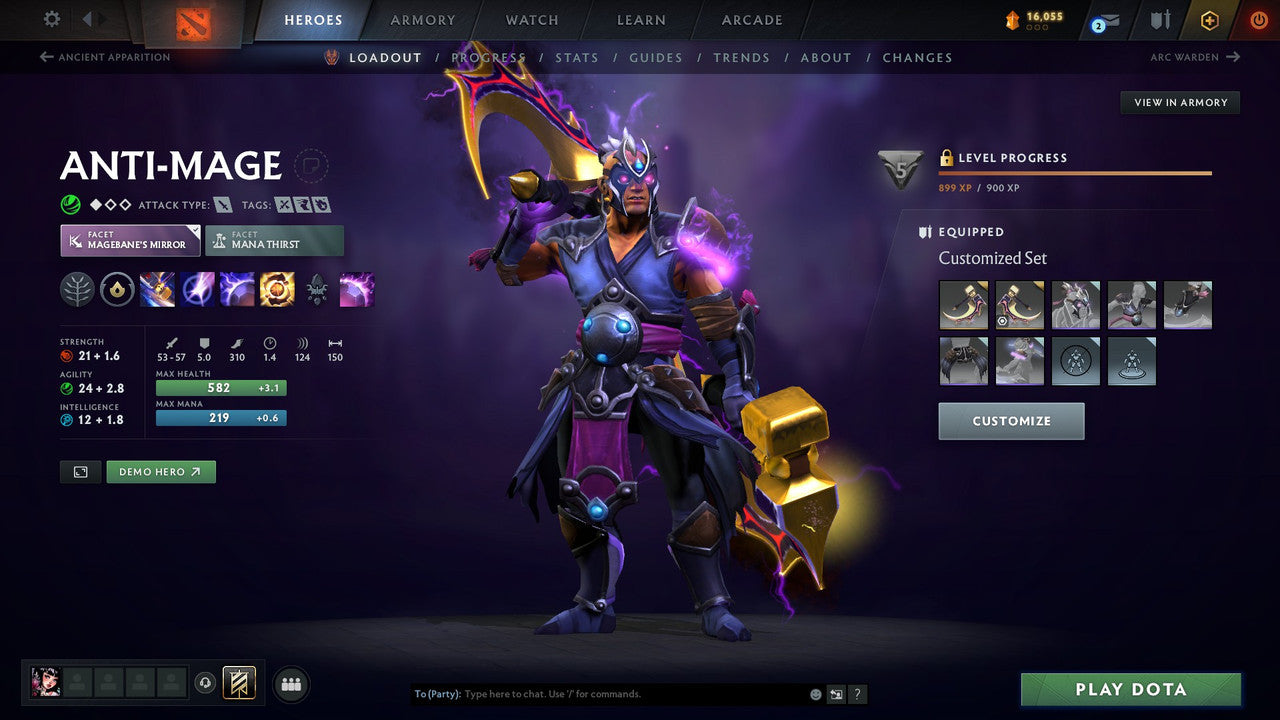
Task: Open the Dota Plus hexagon icon
Action: pyautogui.click(x=1209, y=19)
